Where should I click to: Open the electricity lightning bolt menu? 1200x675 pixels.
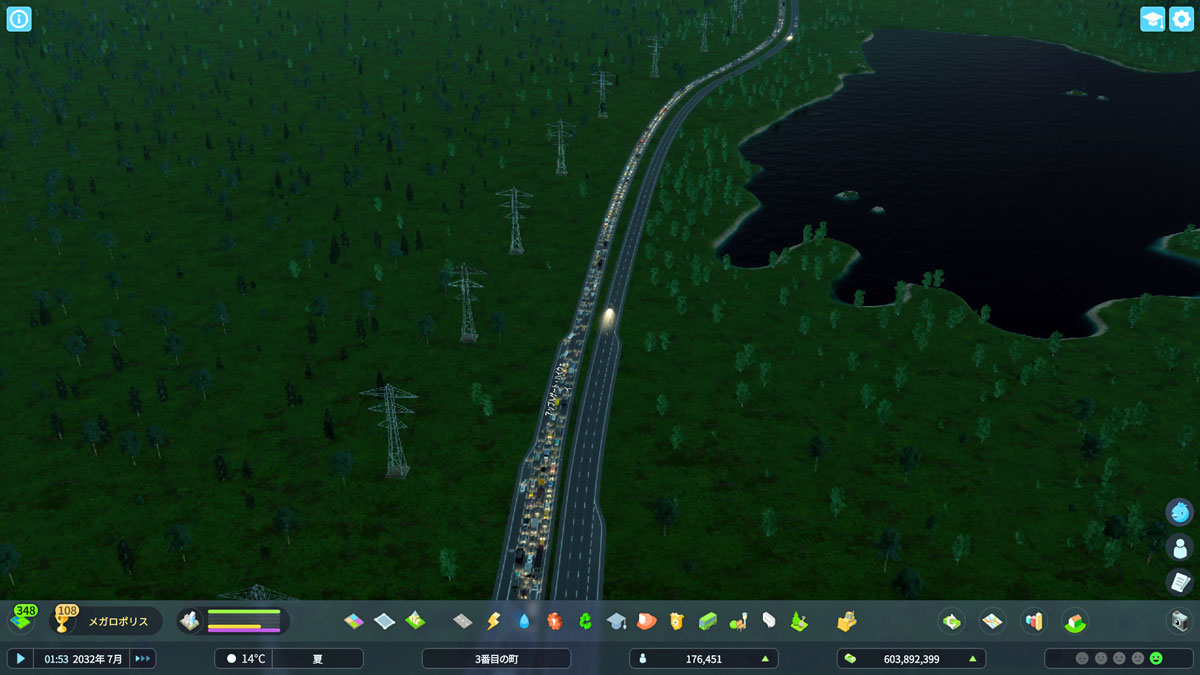point(493,621)
